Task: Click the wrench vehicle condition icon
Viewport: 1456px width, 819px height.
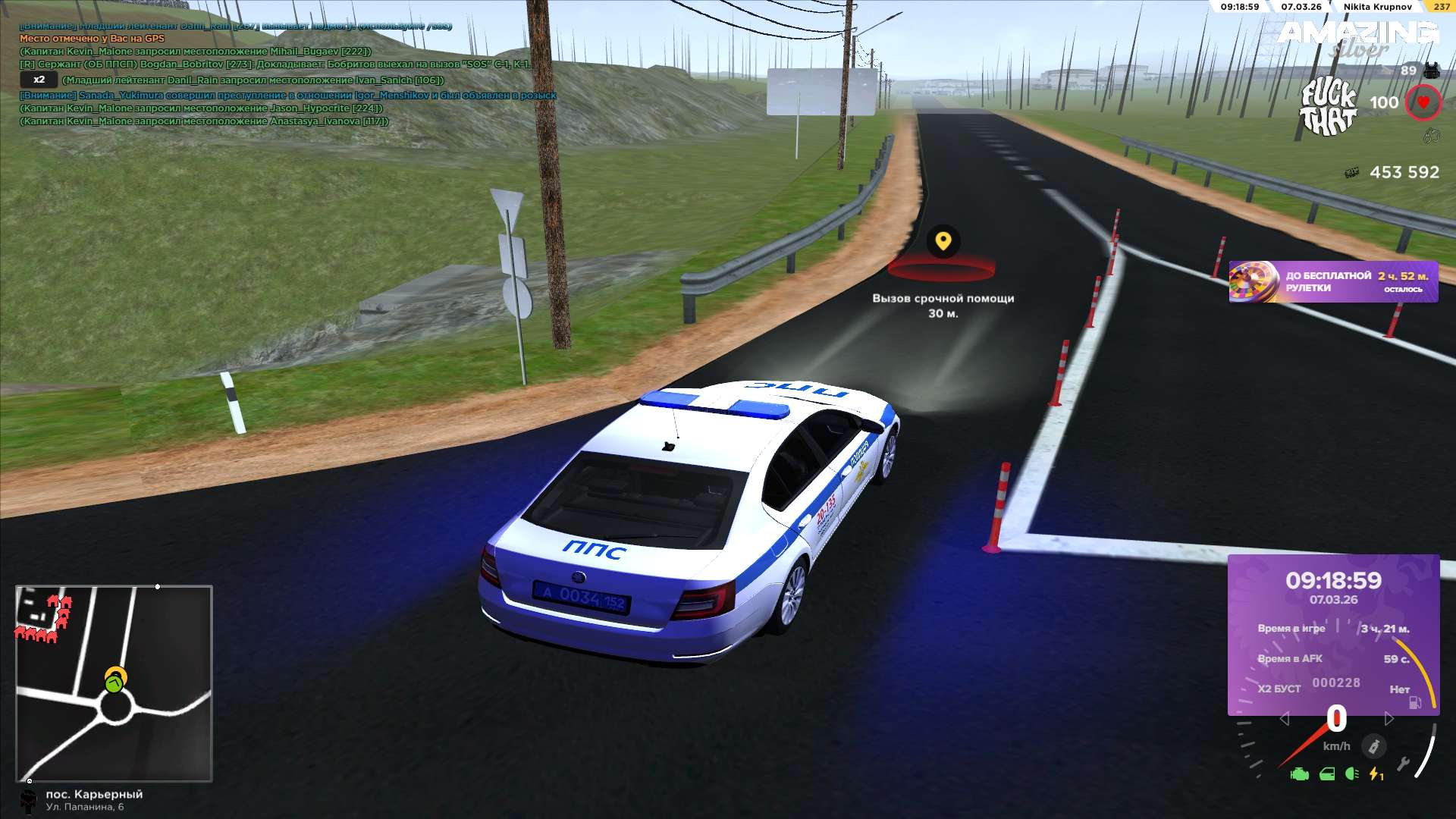Action: pos(1403,764)
